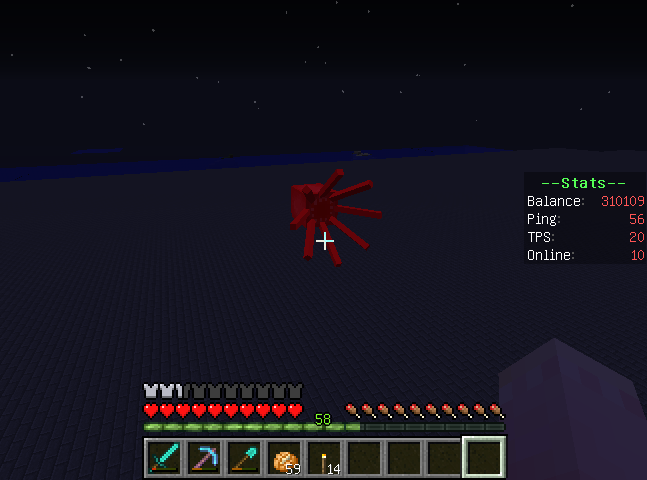The width and height of the screenshot is (647, 480).
Task: Click the highlighted empty hotbar slot
Action: point(484,457)
